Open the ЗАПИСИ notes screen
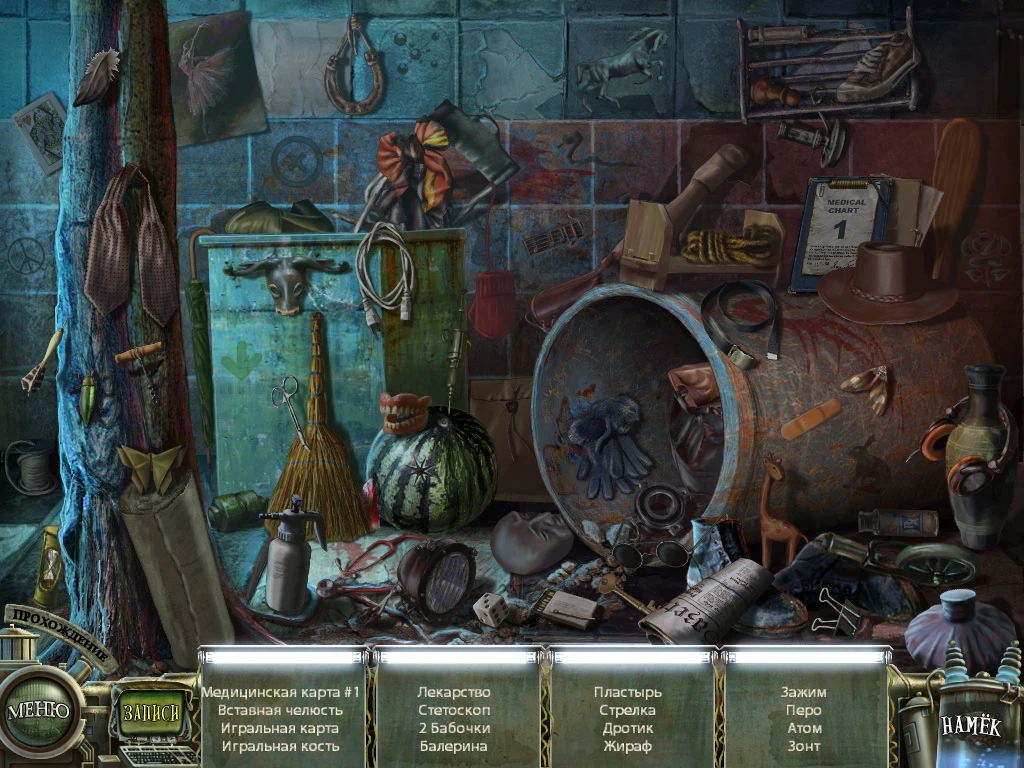The height and width of the screenshot is (768, 1024). pos(153,713)
